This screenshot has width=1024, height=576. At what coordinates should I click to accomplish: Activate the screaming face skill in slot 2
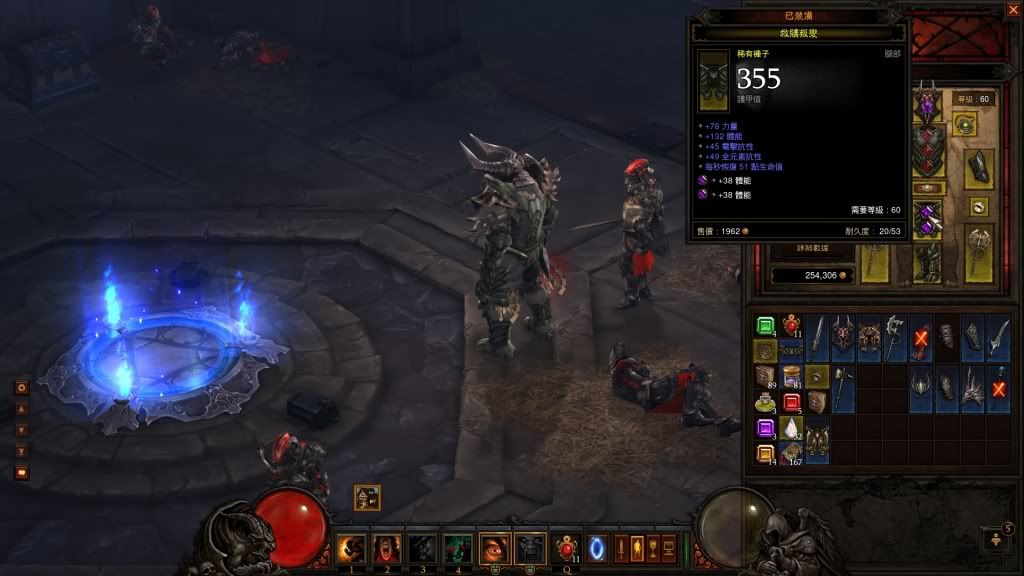pyautogui.click(x=386, y=548)
